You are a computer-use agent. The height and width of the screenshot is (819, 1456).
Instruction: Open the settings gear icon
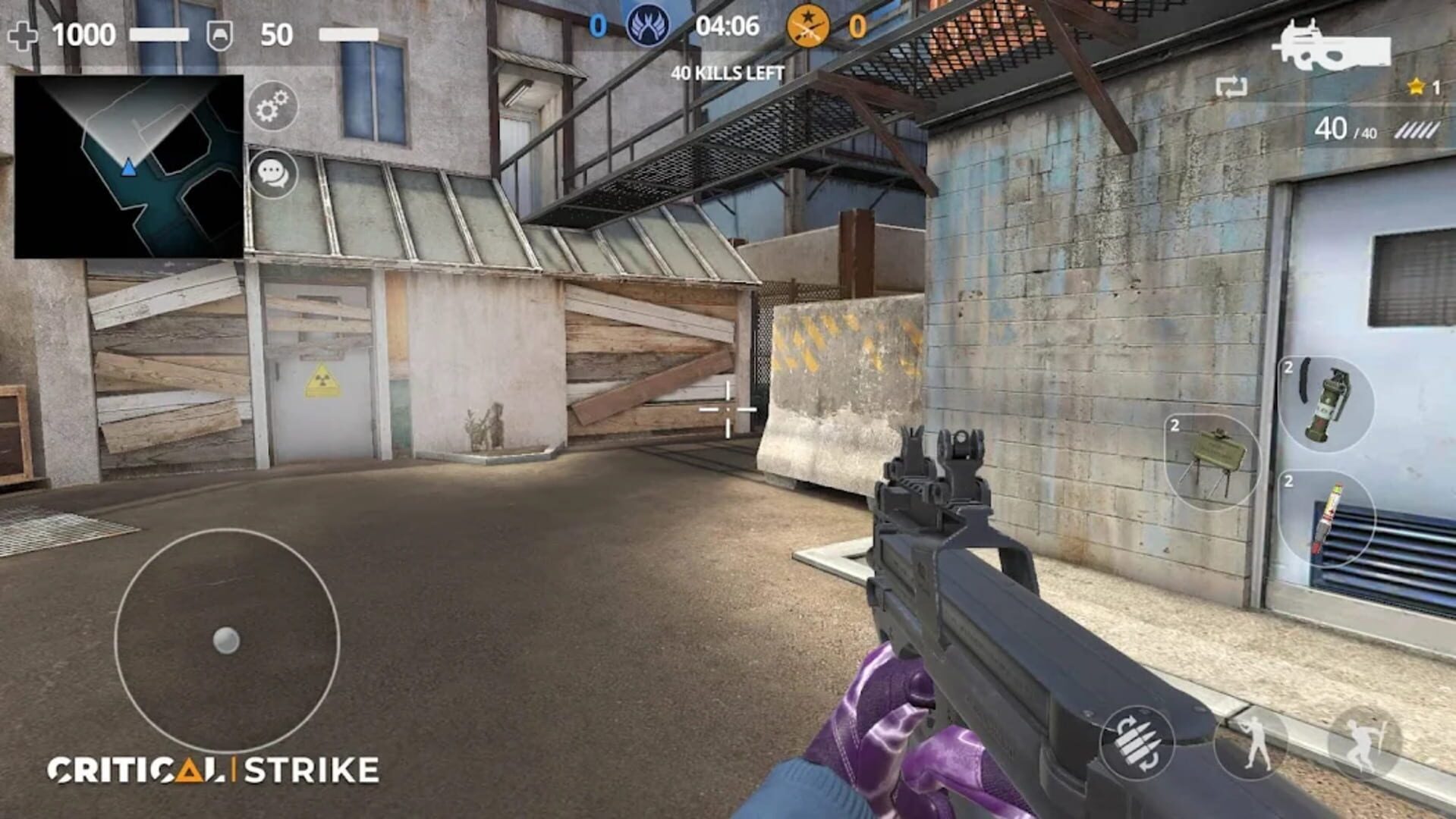273,106
